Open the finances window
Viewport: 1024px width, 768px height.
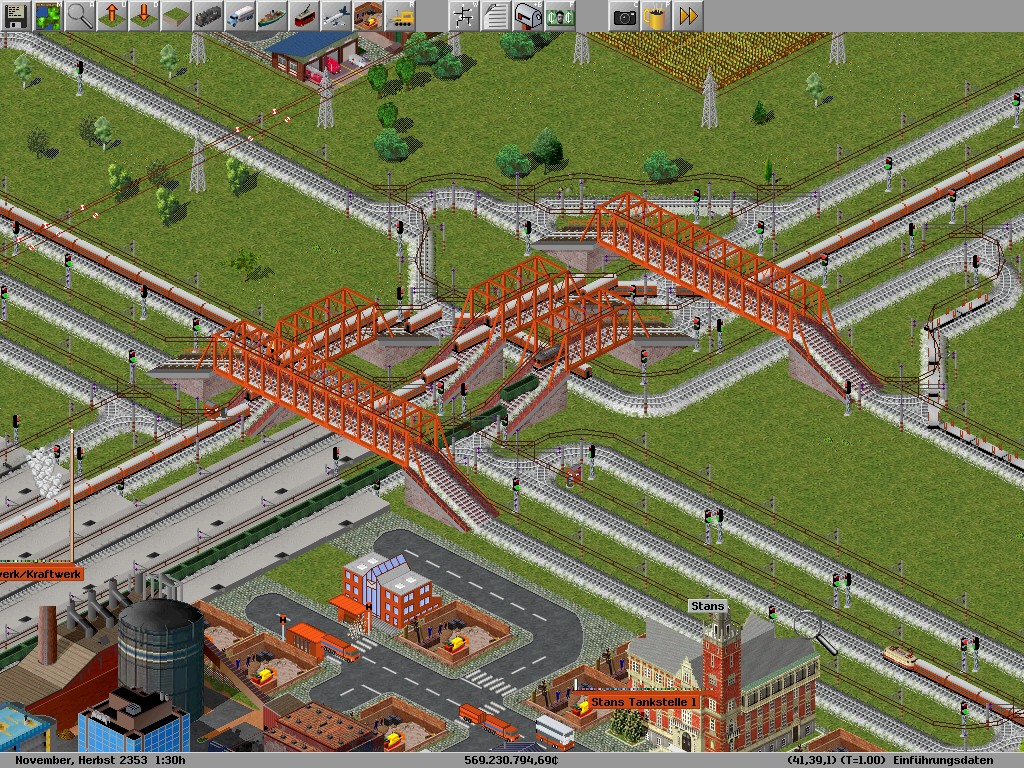(x=559, y=16)
